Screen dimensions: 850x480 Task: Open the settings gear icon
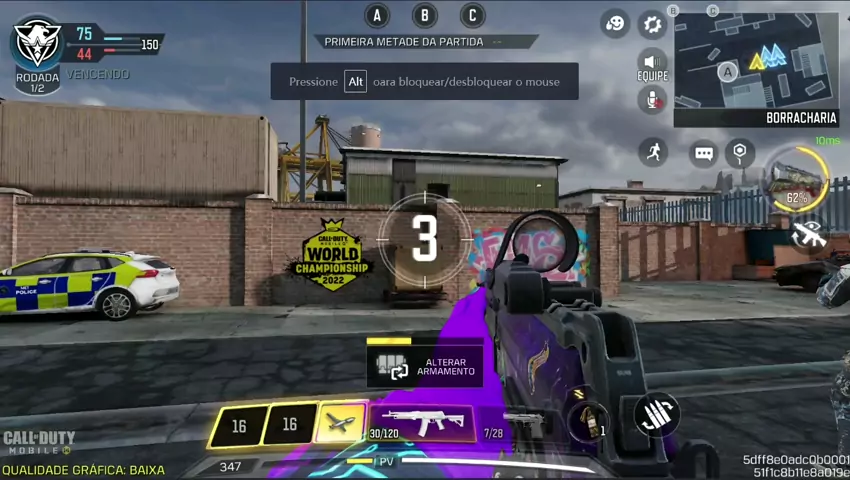click(652, 24)
